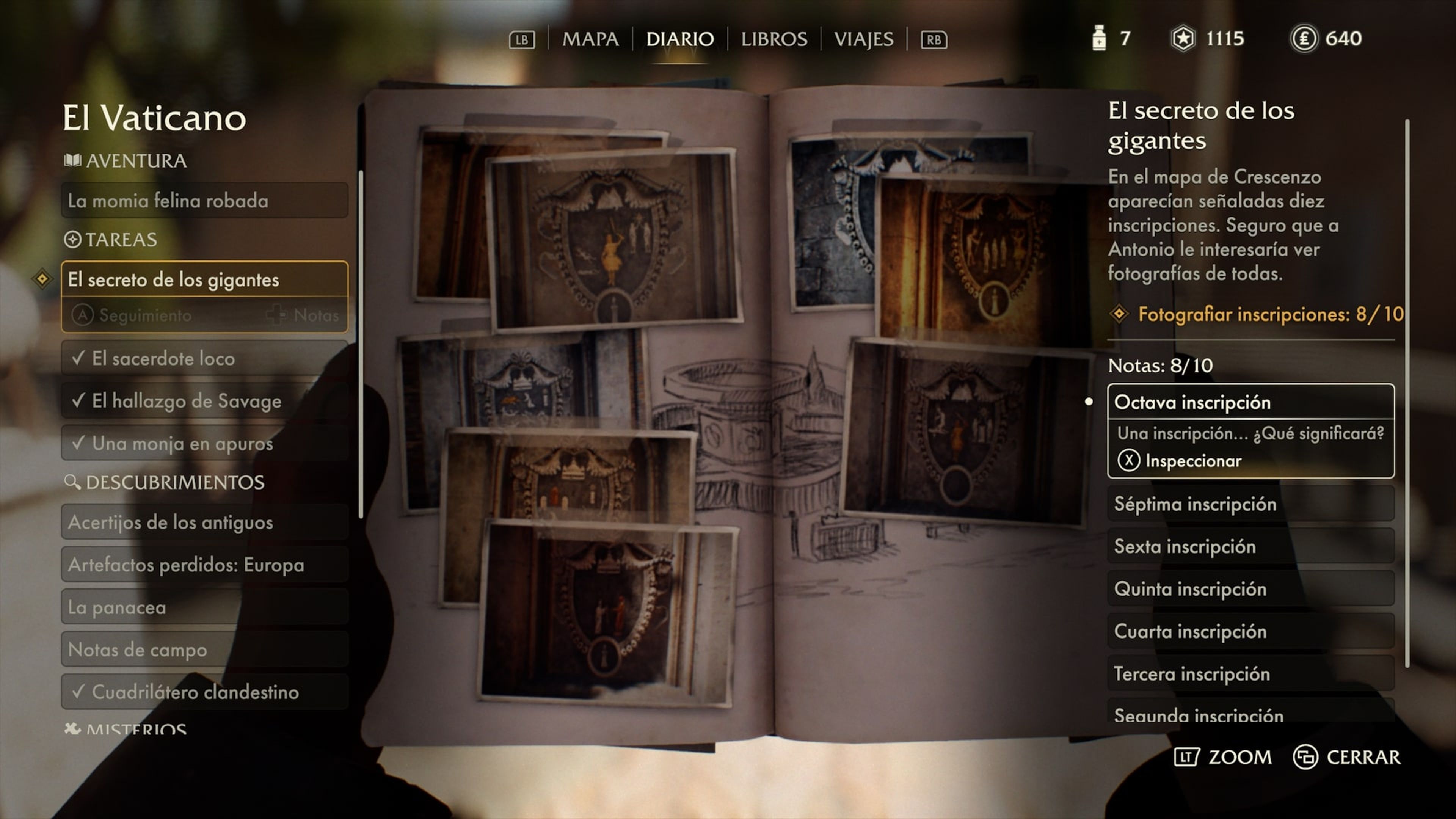Choose the La panacea discovery
This screenshot has height=819, width=1456.
[x=204, y=607]
